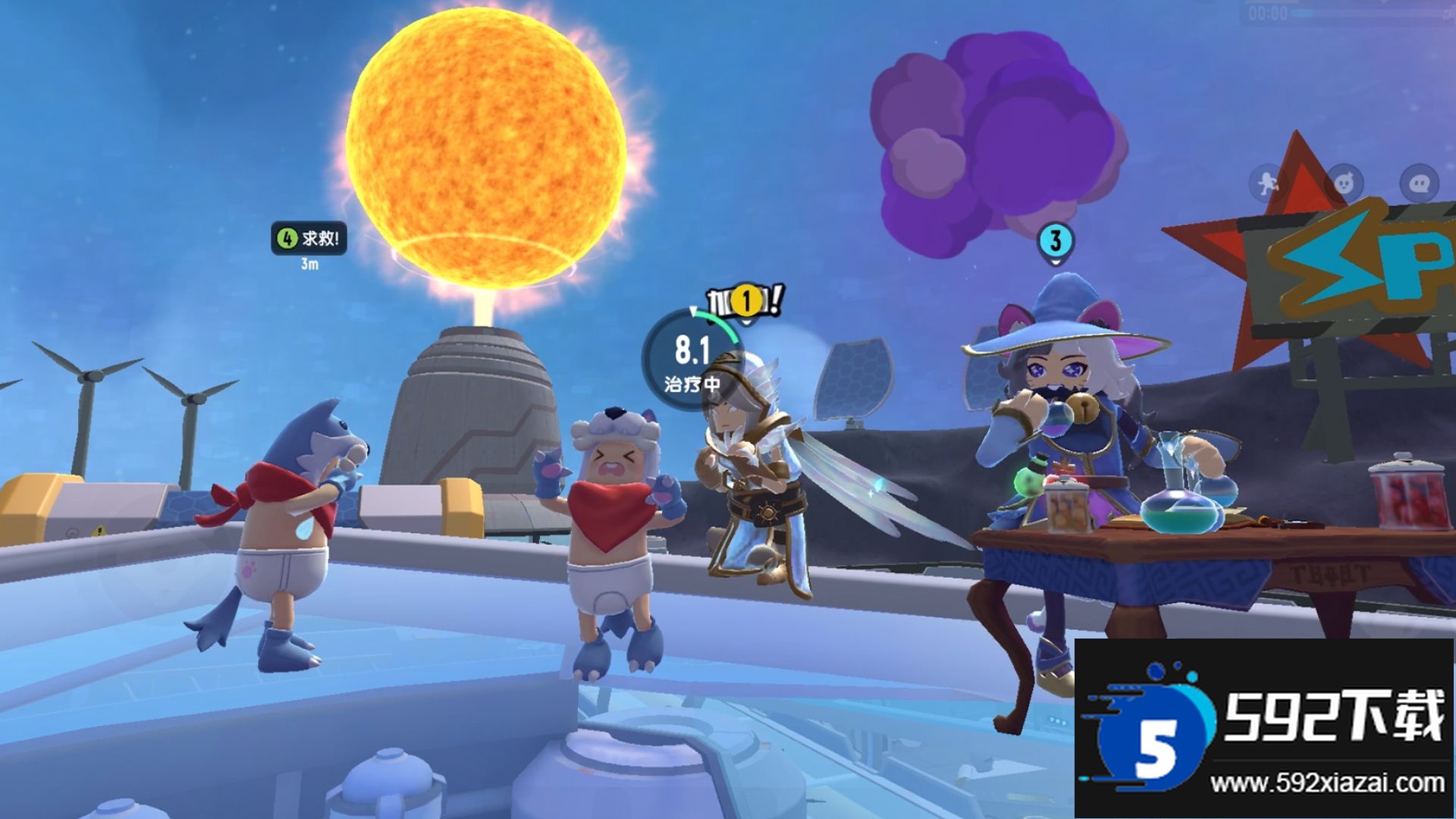Tap the running figure action icon
1456x819 pixels.
tap(1268, 183)
